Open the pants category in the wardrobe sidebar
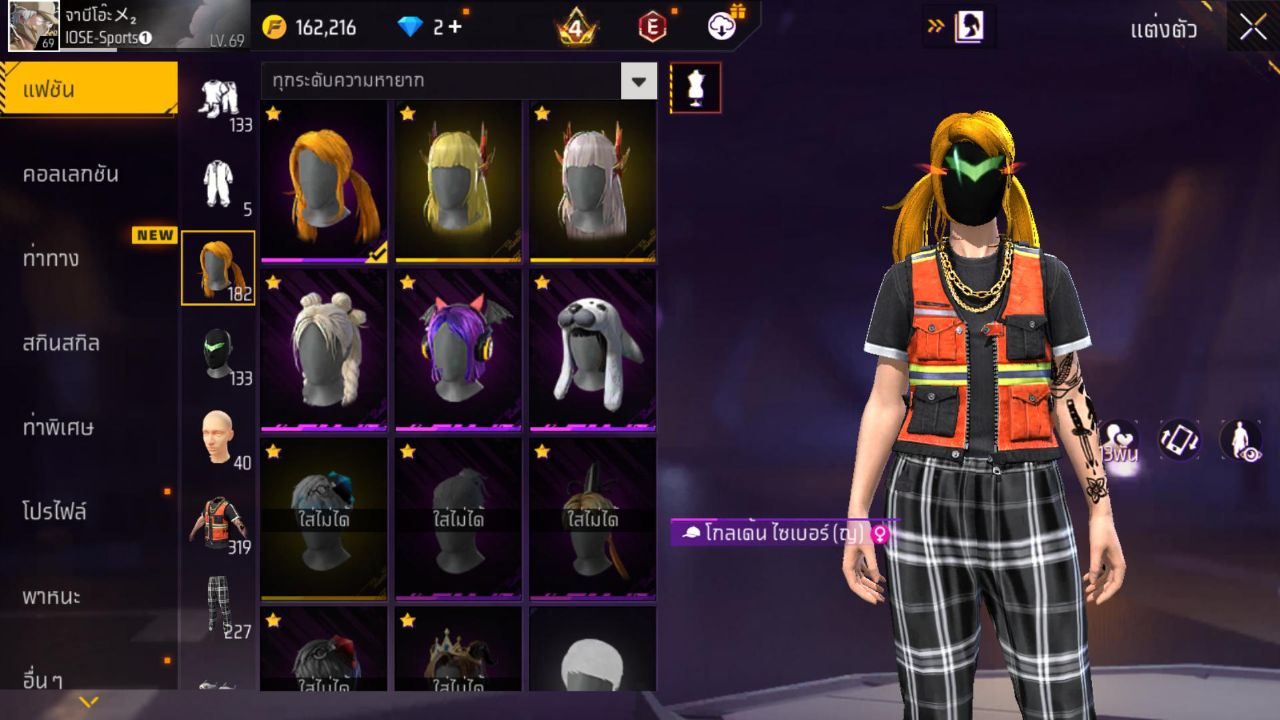The width and height of the screenshot is (1280, 720). 218,598
